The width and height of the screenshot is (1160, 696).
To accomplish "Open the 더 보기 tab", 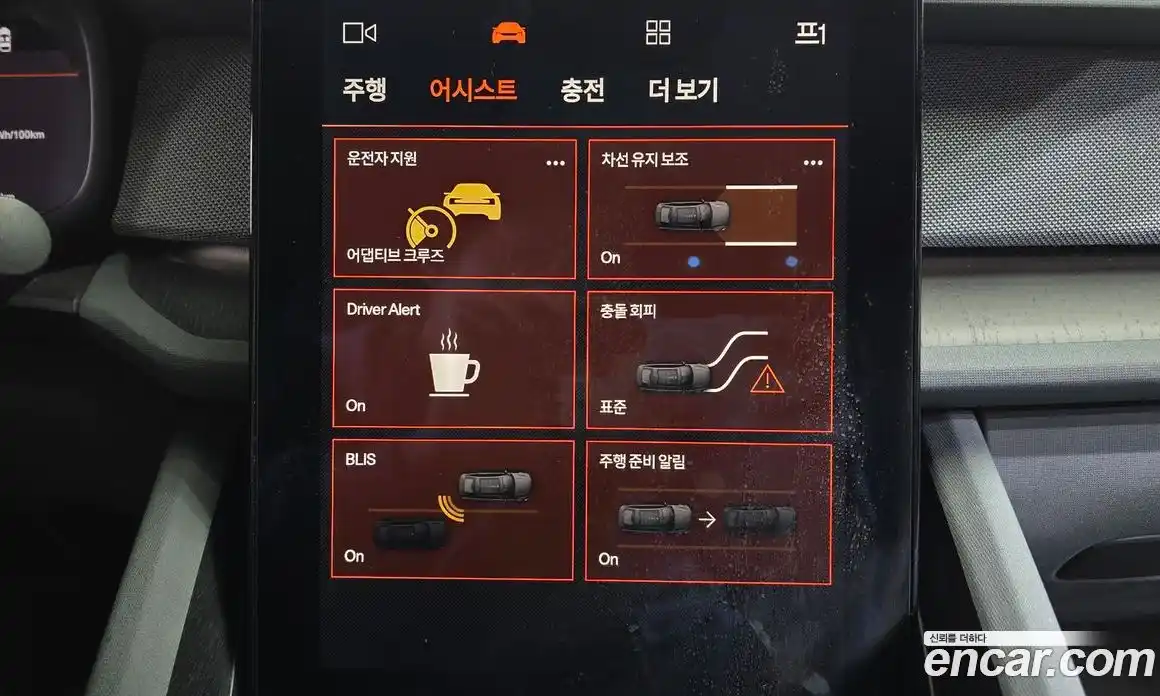I will point(683,91).
